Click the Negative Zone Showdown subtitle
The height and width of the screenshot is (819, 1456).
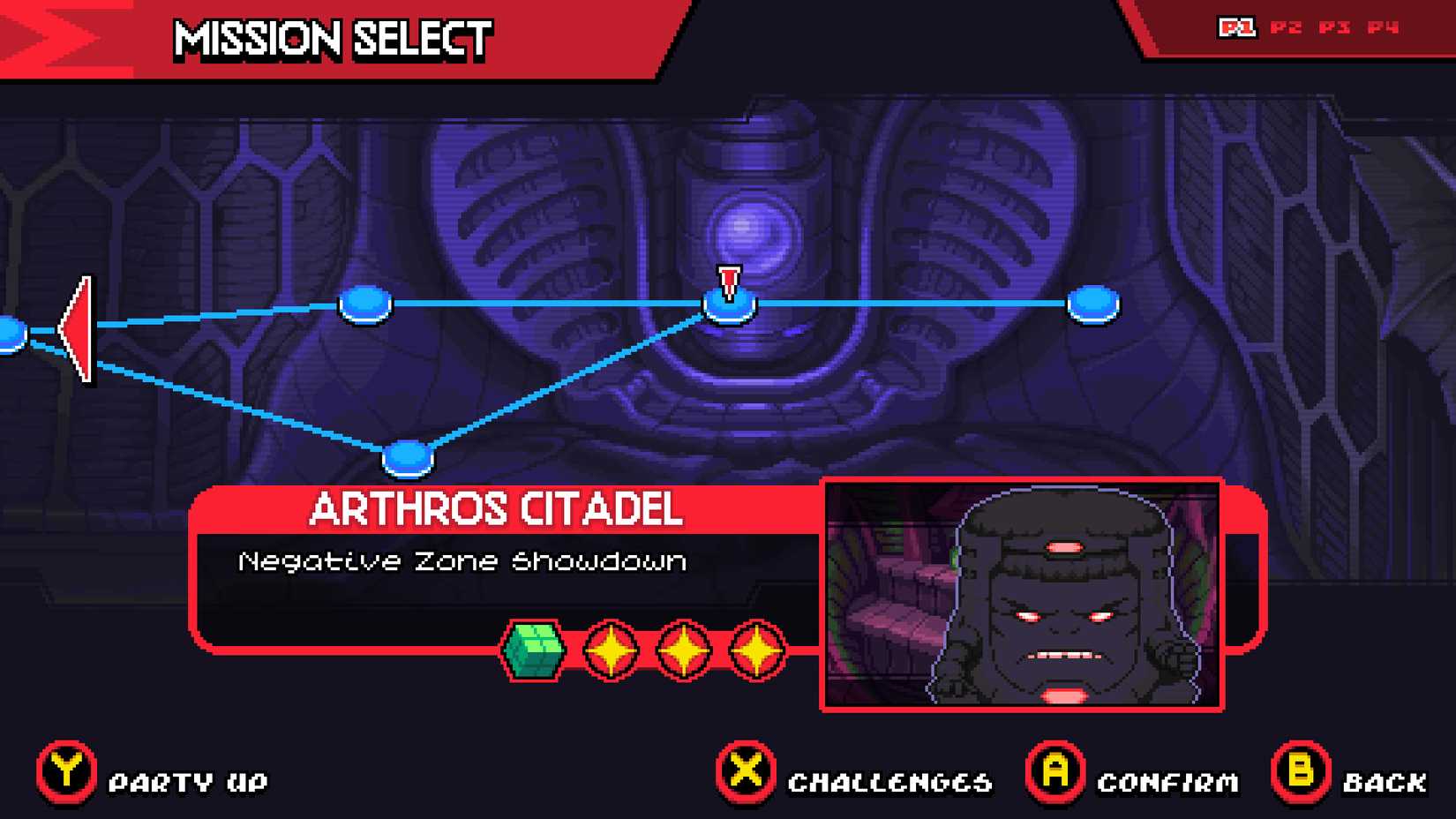[463, 561]
